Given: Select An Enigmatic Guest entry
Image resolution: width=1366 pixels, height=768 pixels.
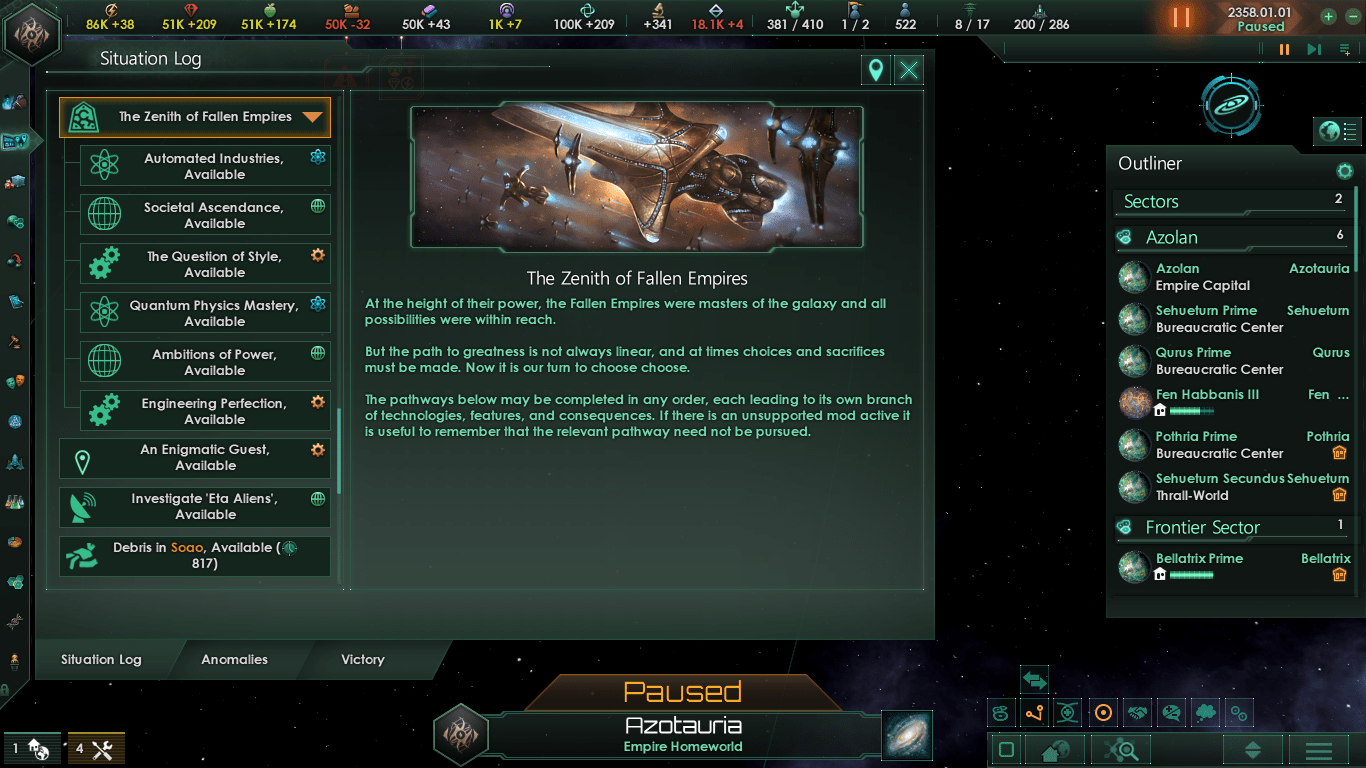Looking at the screenshot, I should (x=195, y=458).
